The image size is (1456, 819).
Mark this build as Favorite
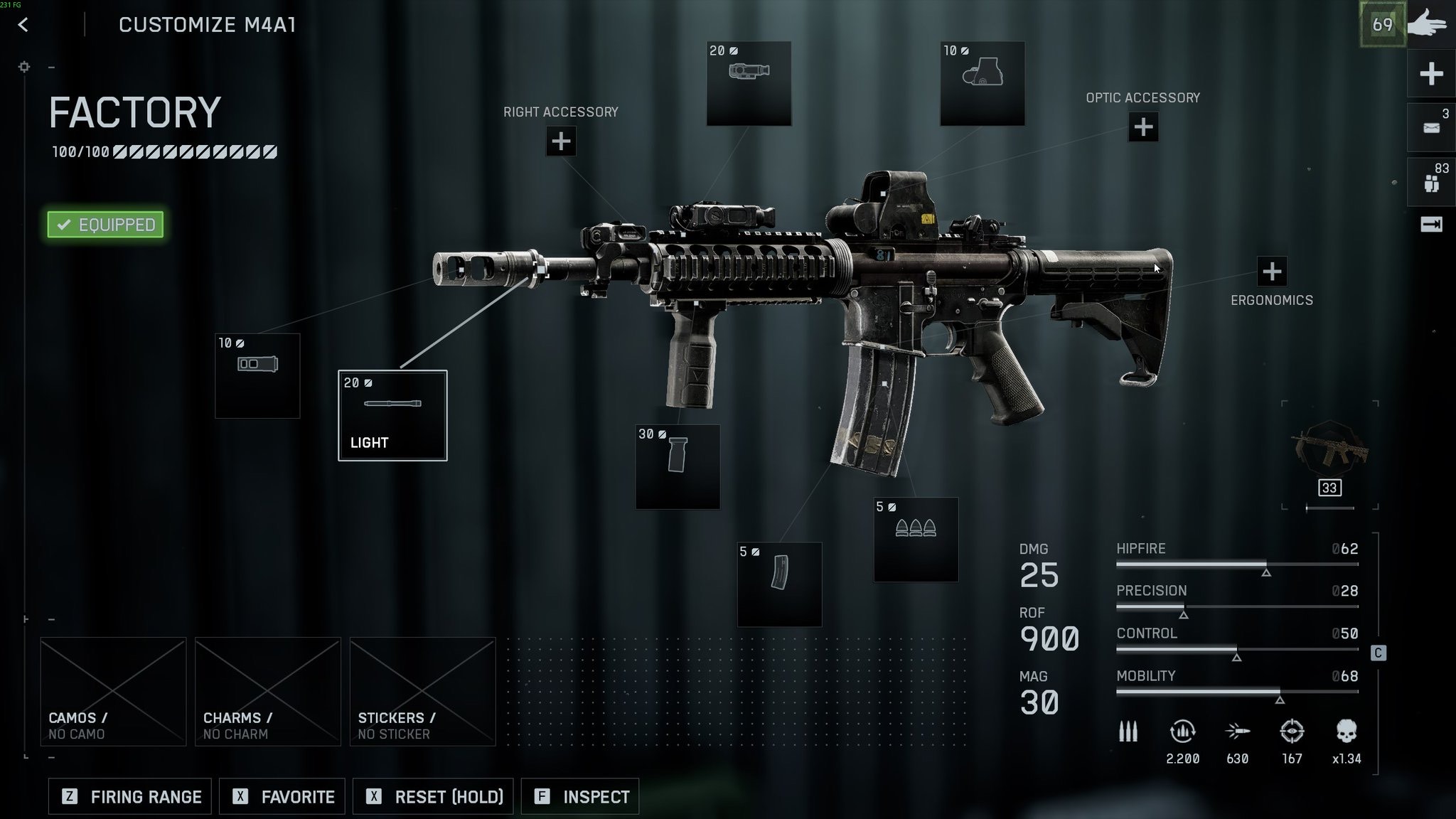(282, 796)
